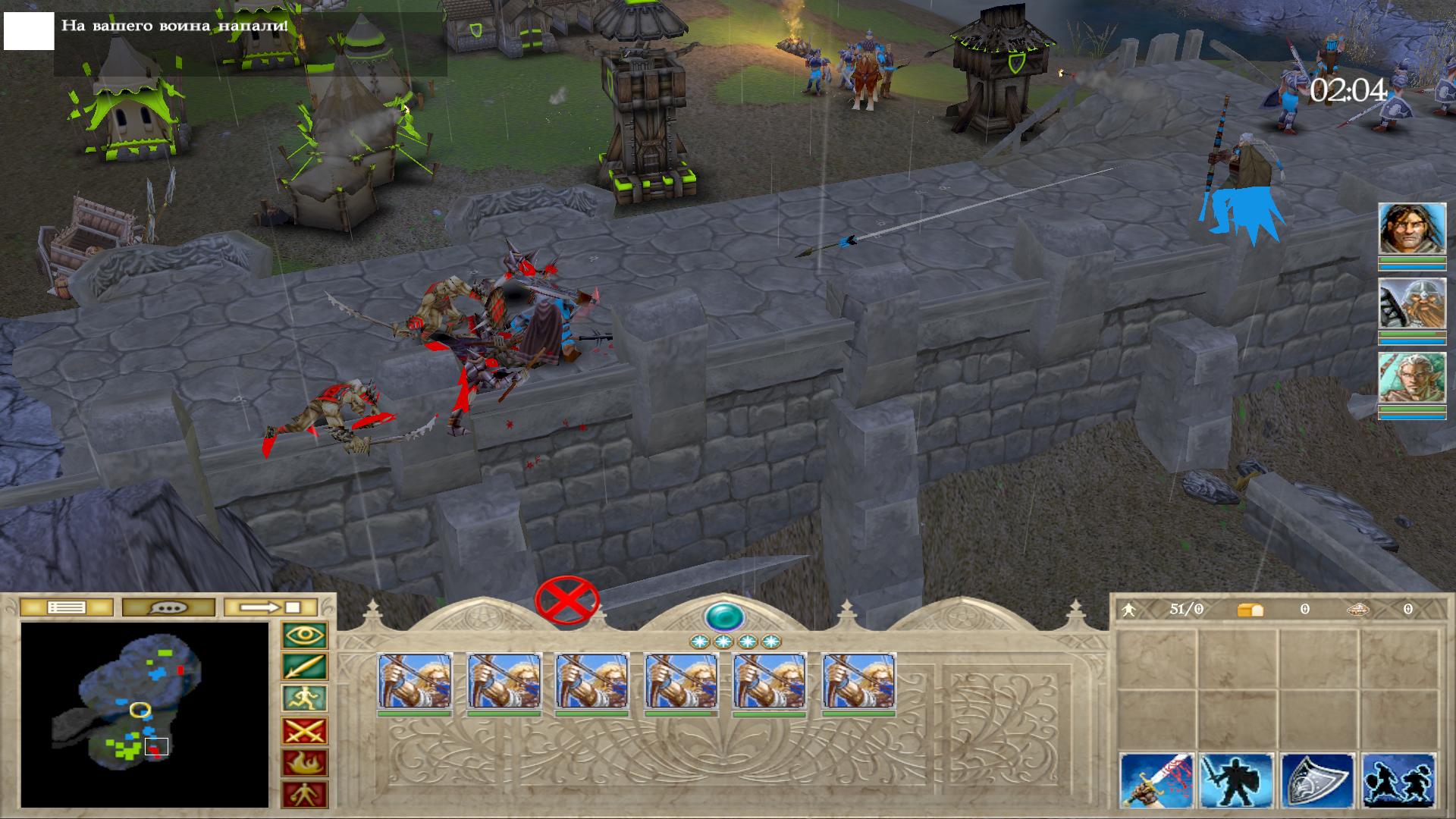This screenshot has width=1456, height=819.
Task: Select the last archer unit portrait
Action: [x=859, y=681]
